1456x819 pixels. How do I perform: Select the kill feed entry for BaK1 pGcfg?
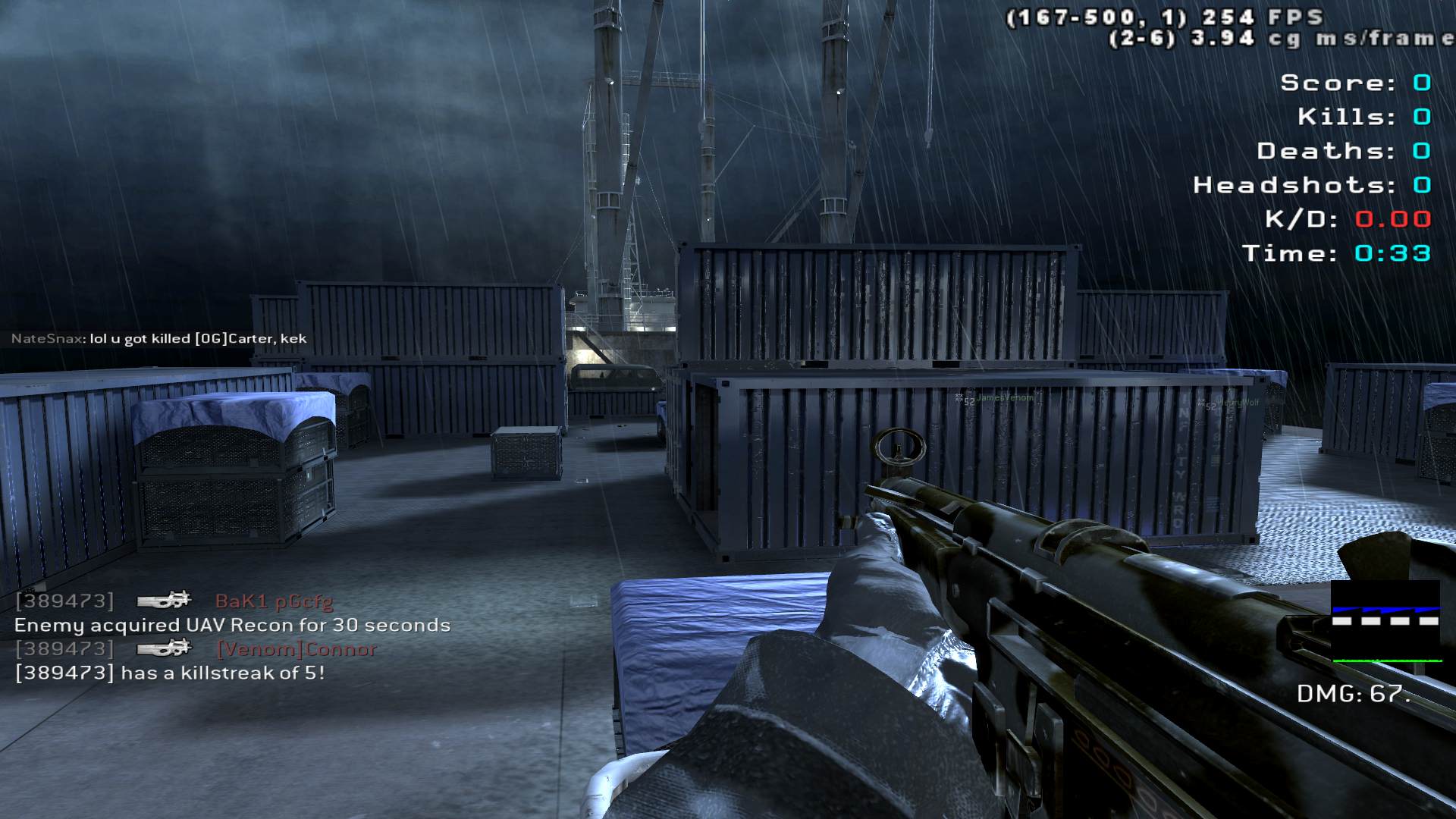coord(174,601)
